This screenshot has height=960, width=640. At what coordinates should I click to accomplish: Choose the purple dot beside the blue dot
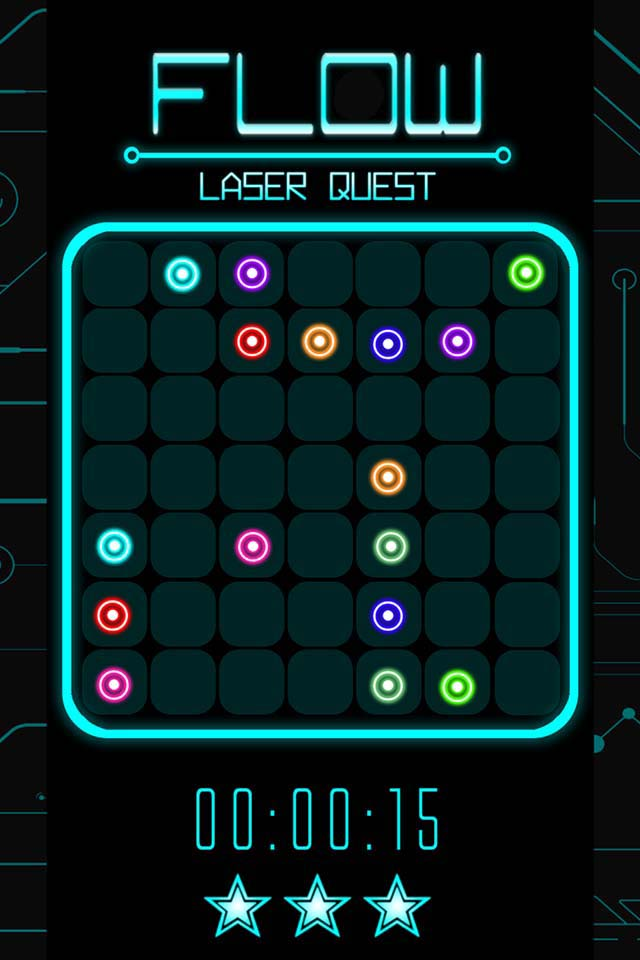click(x=457, y=342)
